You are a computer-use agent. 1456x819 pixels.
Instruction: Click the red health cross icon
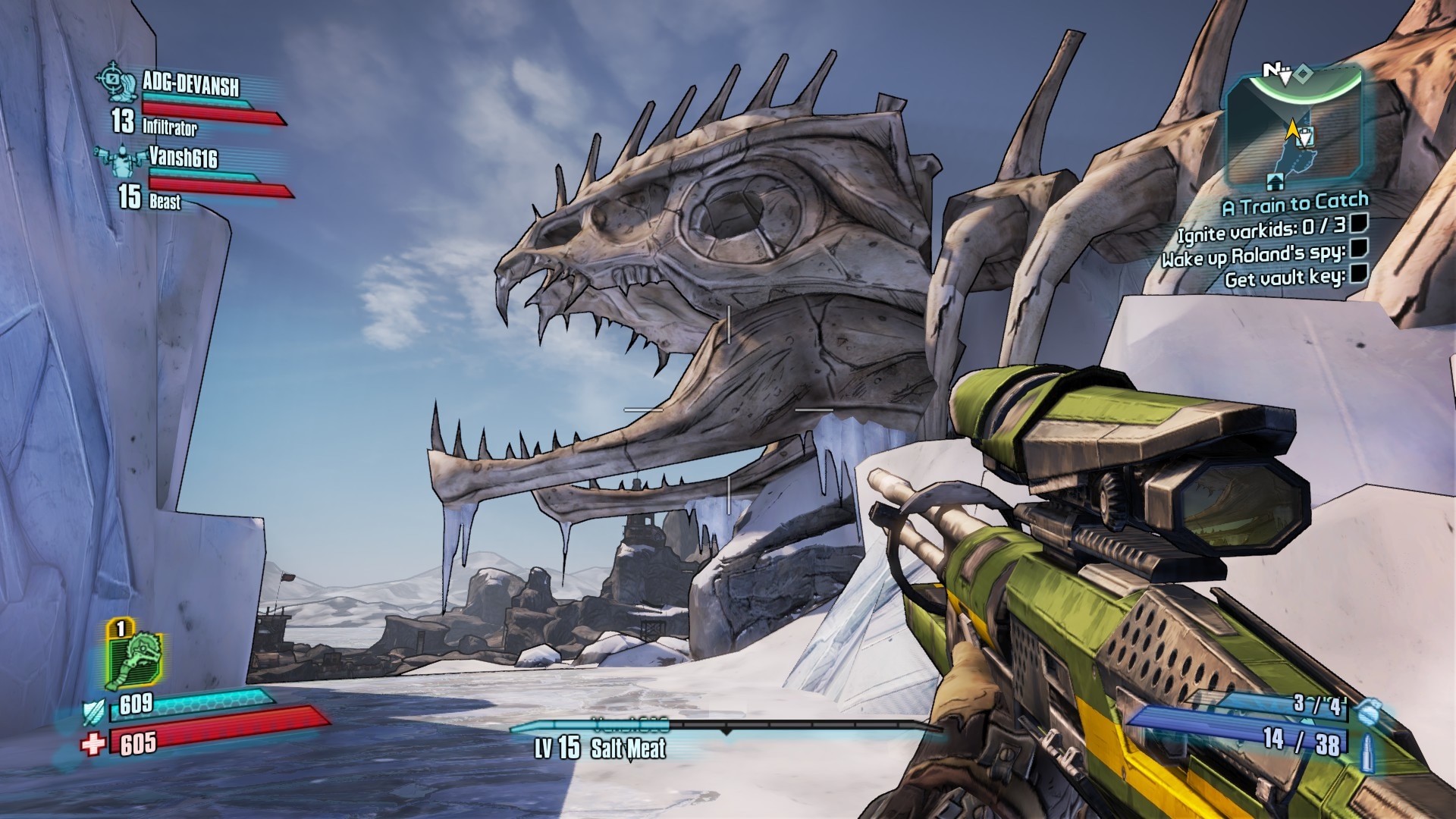(x=93, y=744)
